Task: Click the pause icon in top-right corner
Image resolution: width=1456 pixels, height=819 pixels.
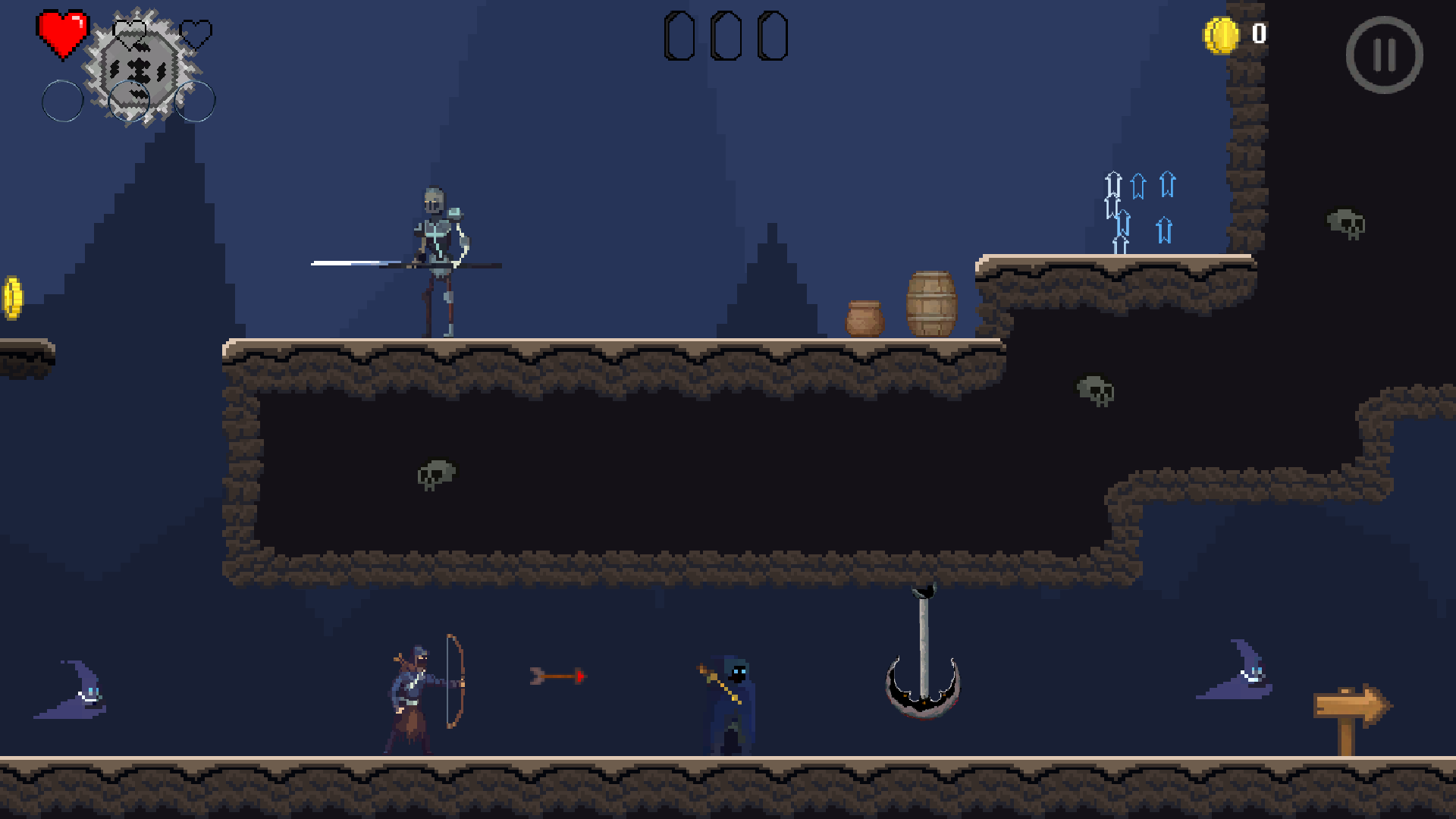Action: [x=1385, y=54]
